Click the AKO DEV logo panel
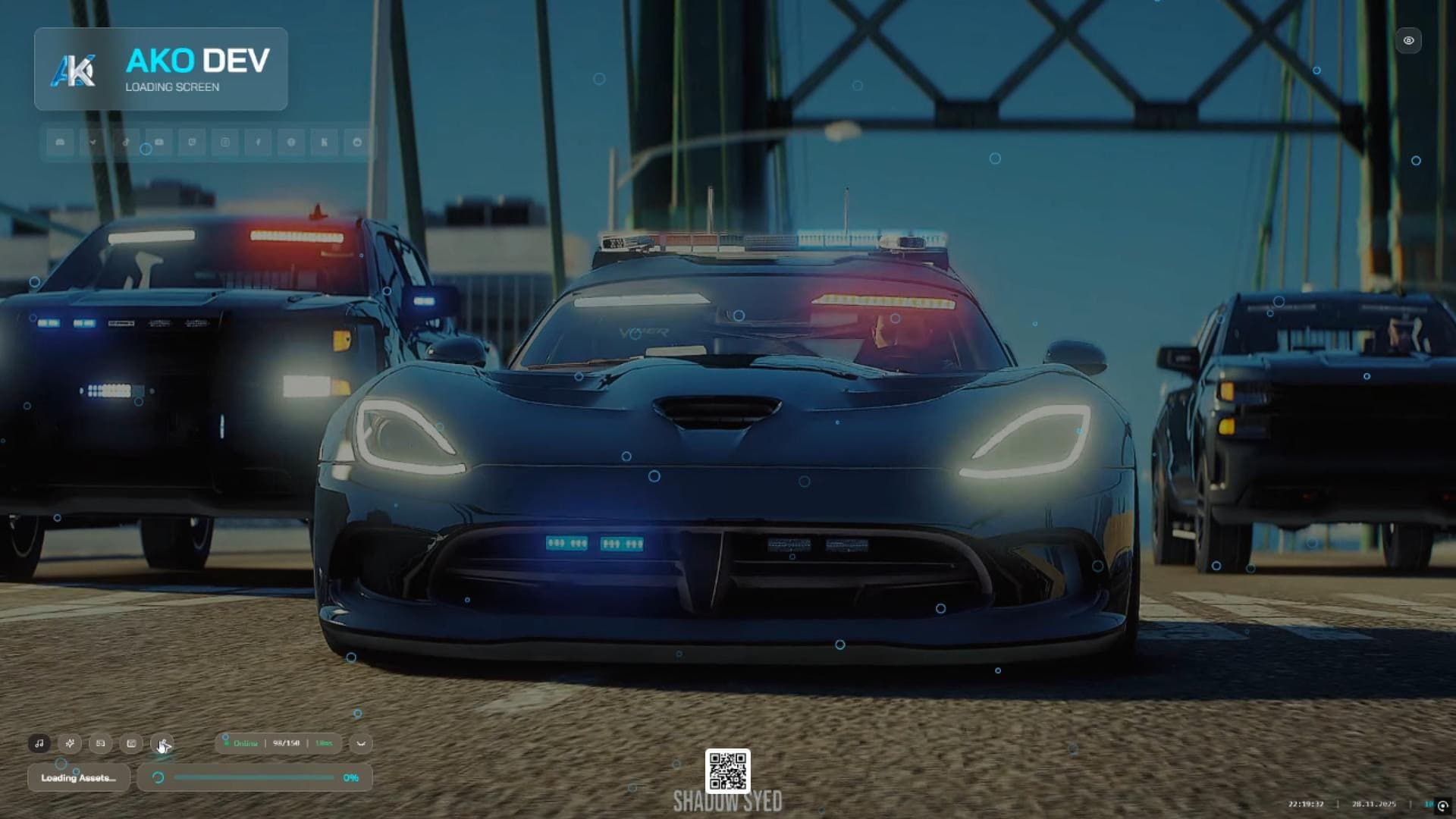 [x=161, y=70]
